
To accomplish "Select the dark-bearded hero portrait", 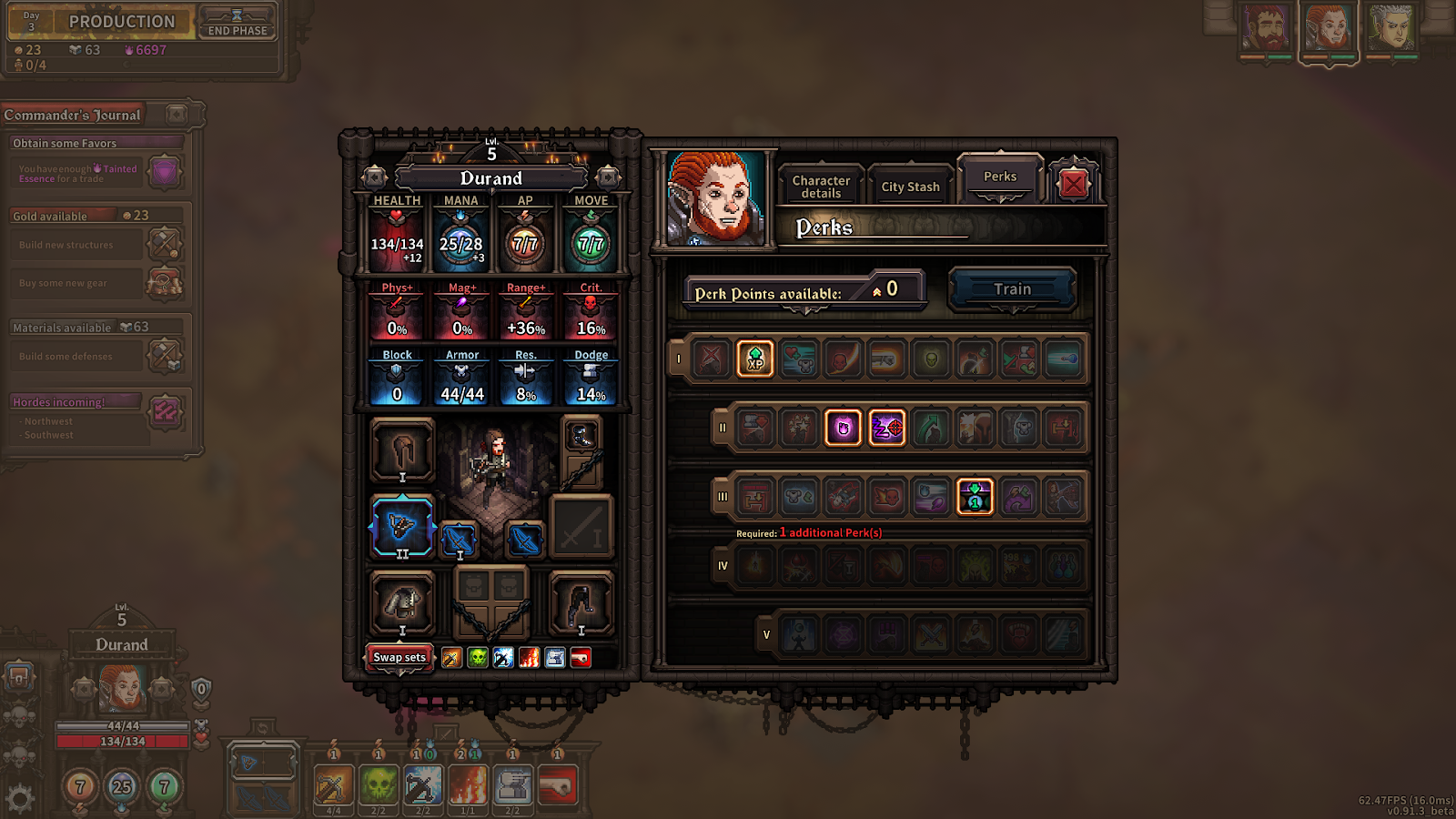I will tap(1266, 29).
